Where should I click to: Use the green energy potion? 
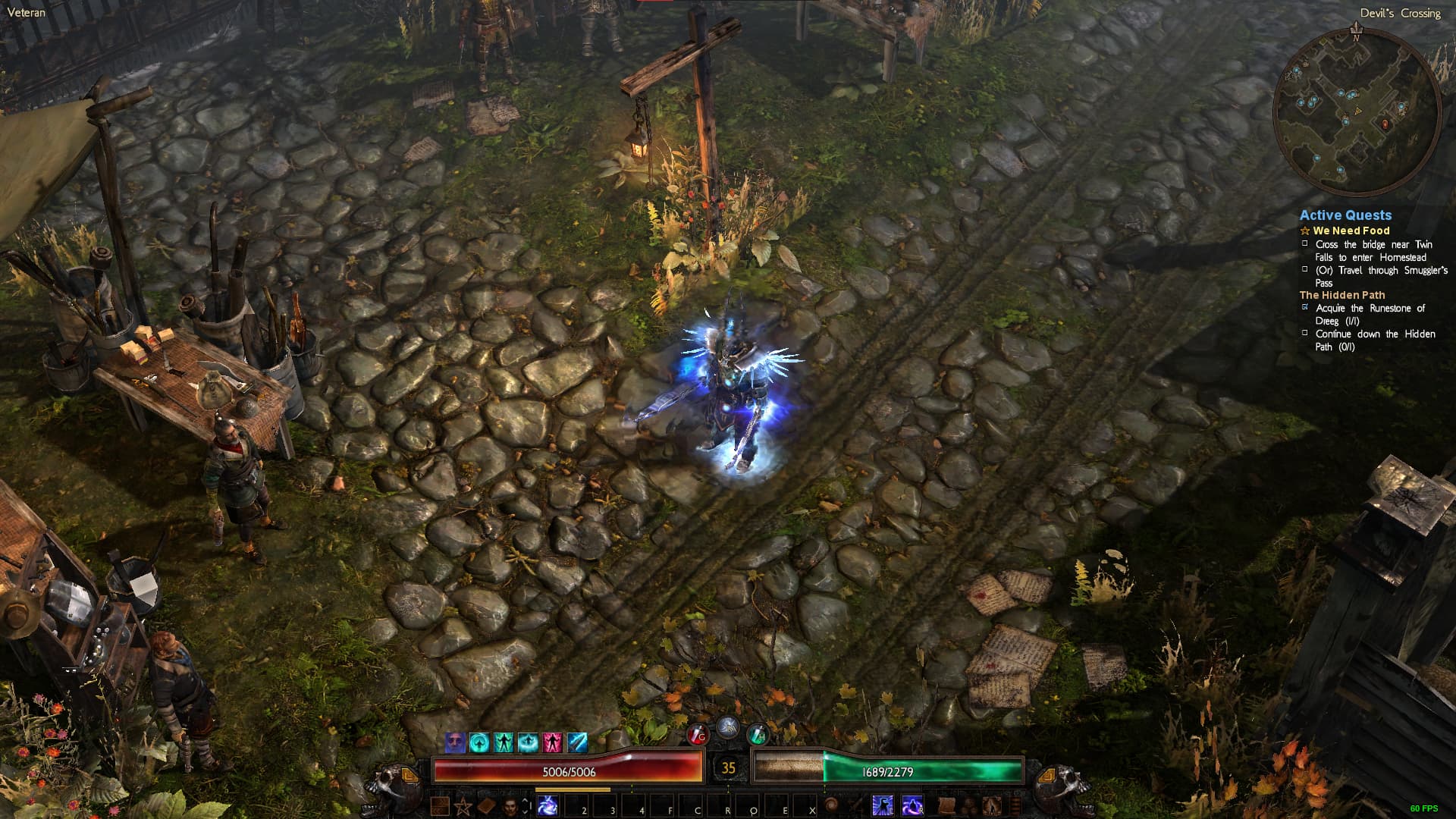point(758,734)
